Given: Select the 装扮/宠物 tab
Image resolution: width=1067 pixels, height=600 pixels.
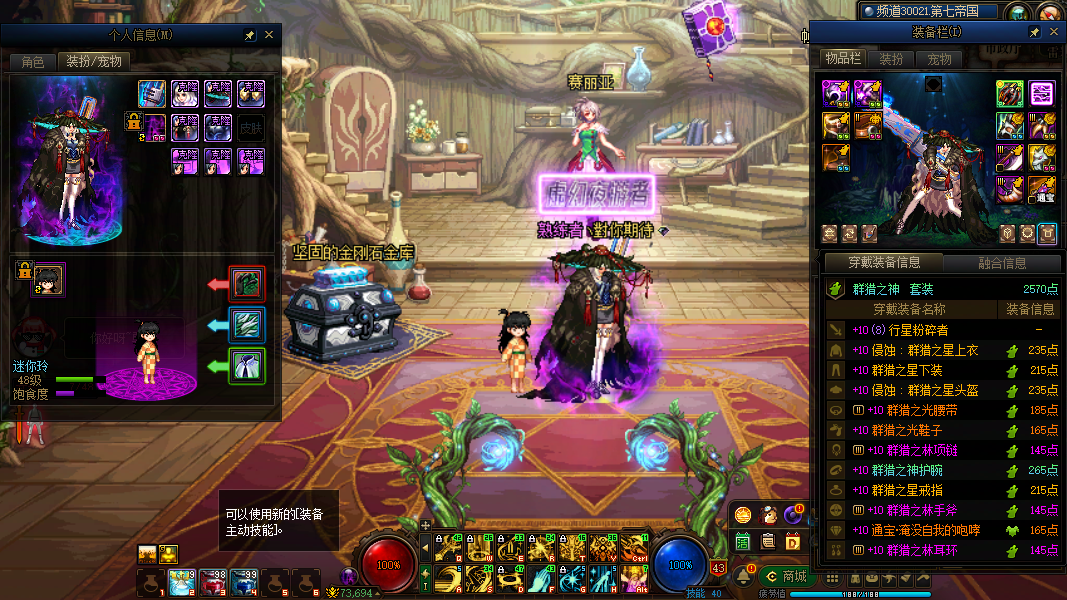Looking at the screenshot, I should (x=94, y=61).
